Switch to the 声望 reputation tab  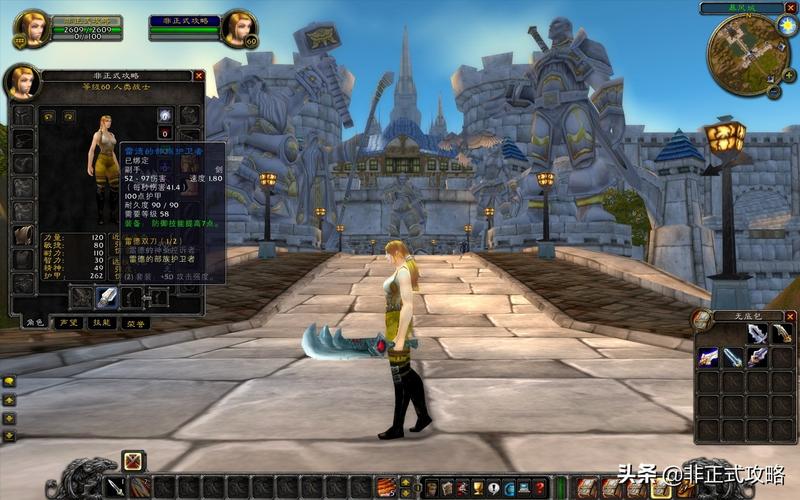click(68, 323)
